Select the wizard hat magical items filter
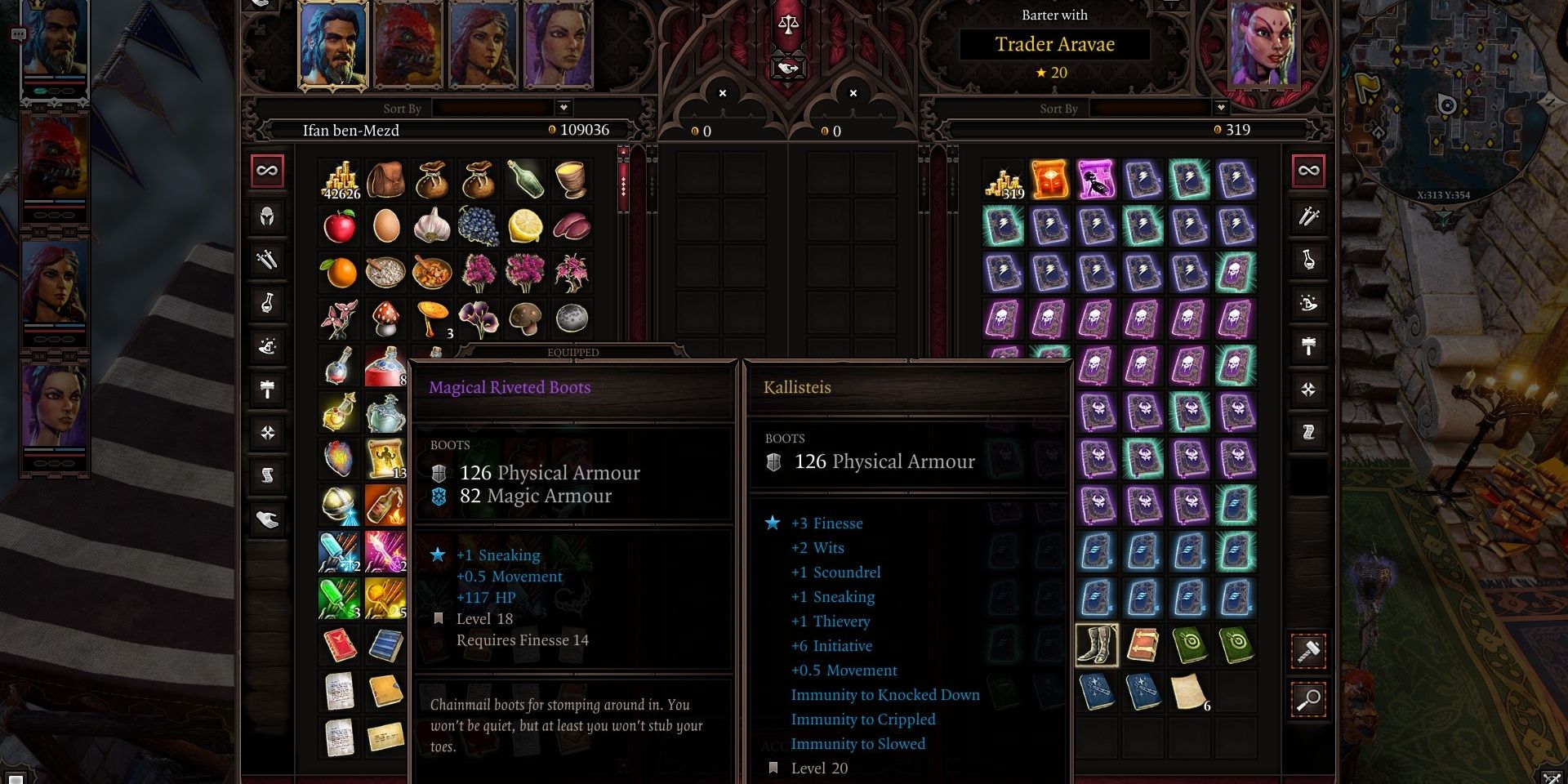Screen dimensions: 1568x784 tap(267, 348)
